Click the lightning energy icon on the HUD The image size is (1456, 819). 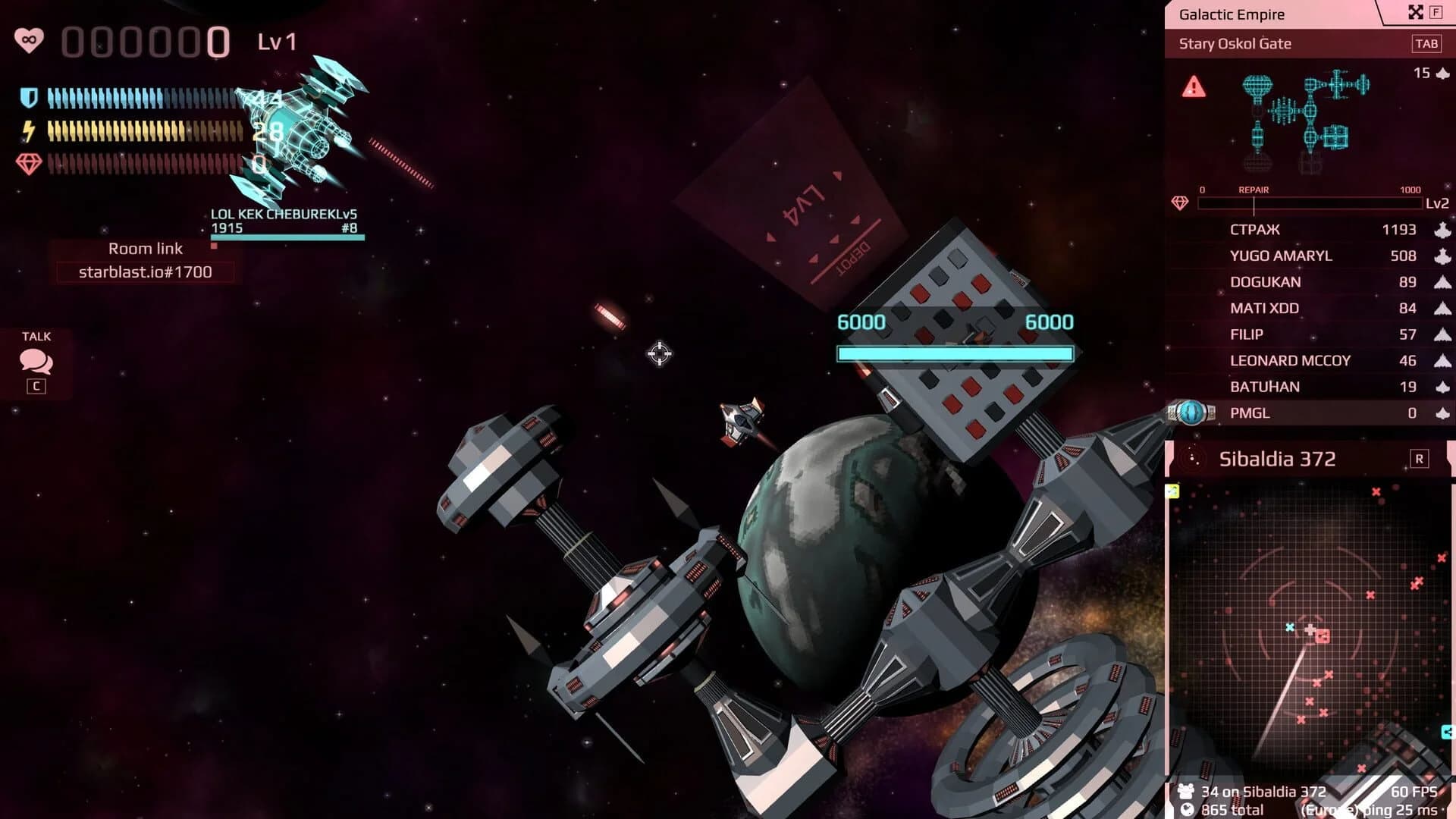(x=28, y=130)
